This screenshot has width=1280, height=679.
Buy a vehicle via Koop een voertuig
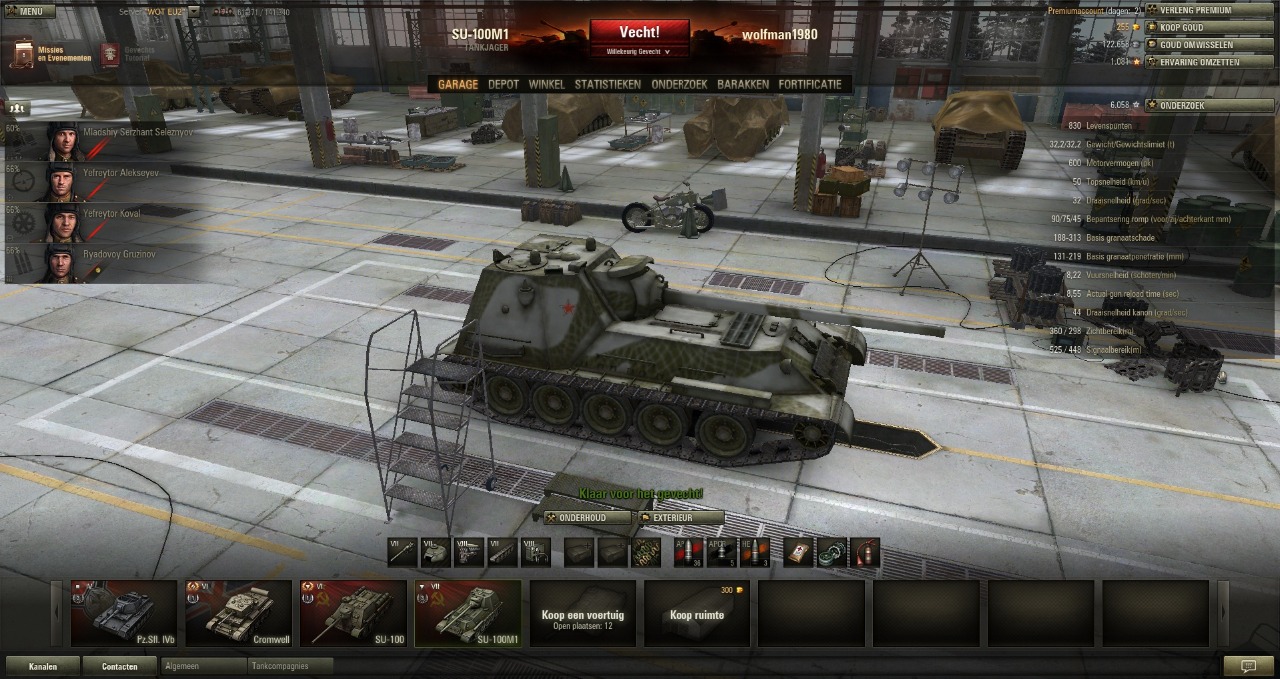pos(582,613)
